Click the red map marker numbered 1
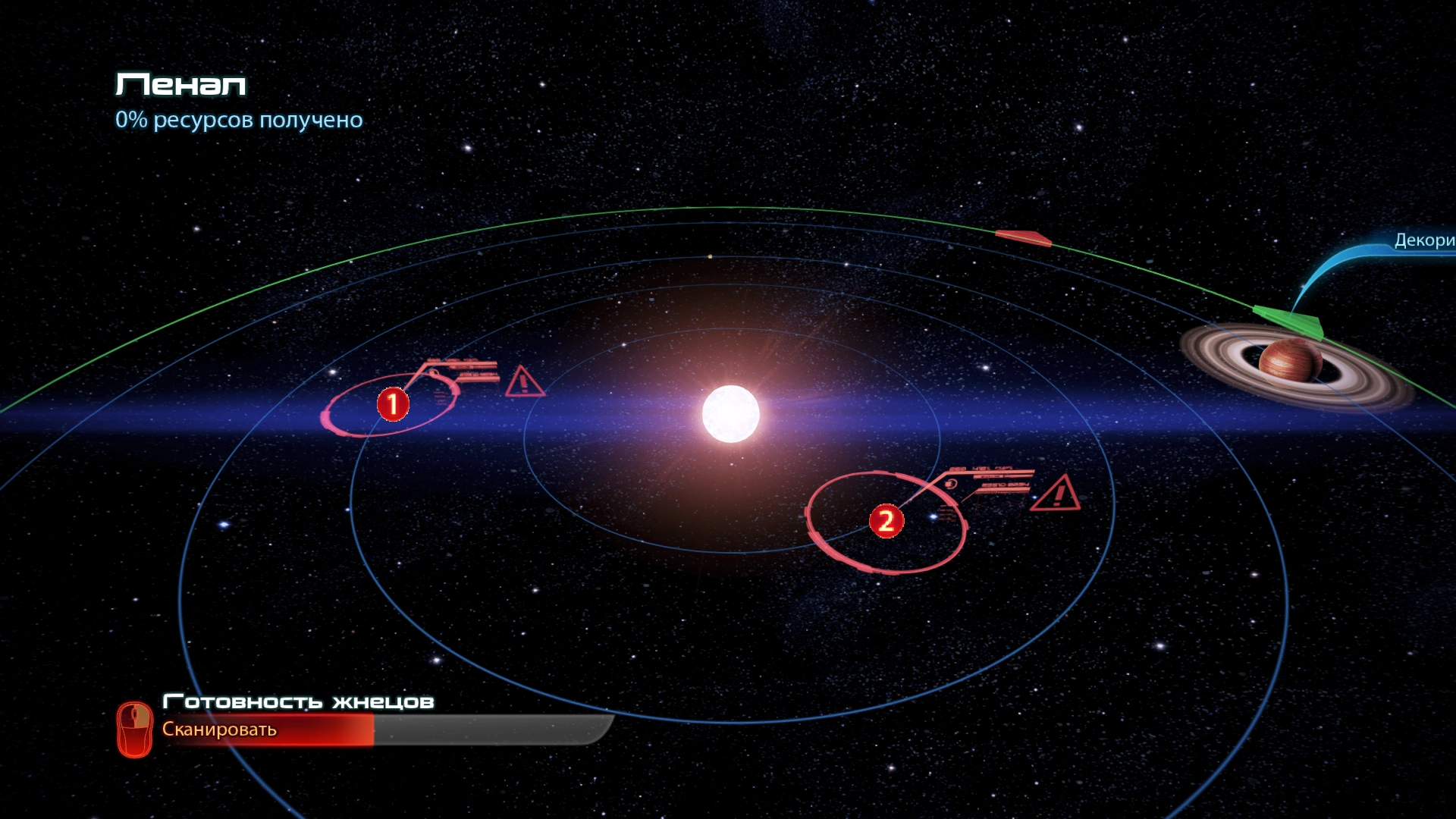Screen dimensions: 1456x819 click(393, 404)
